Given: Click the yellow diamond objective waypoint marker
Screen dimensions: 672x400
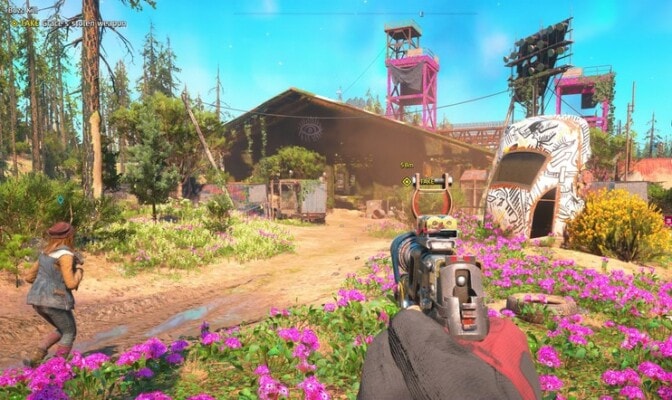Looking at the screenshot, I should tap(407, 181).
